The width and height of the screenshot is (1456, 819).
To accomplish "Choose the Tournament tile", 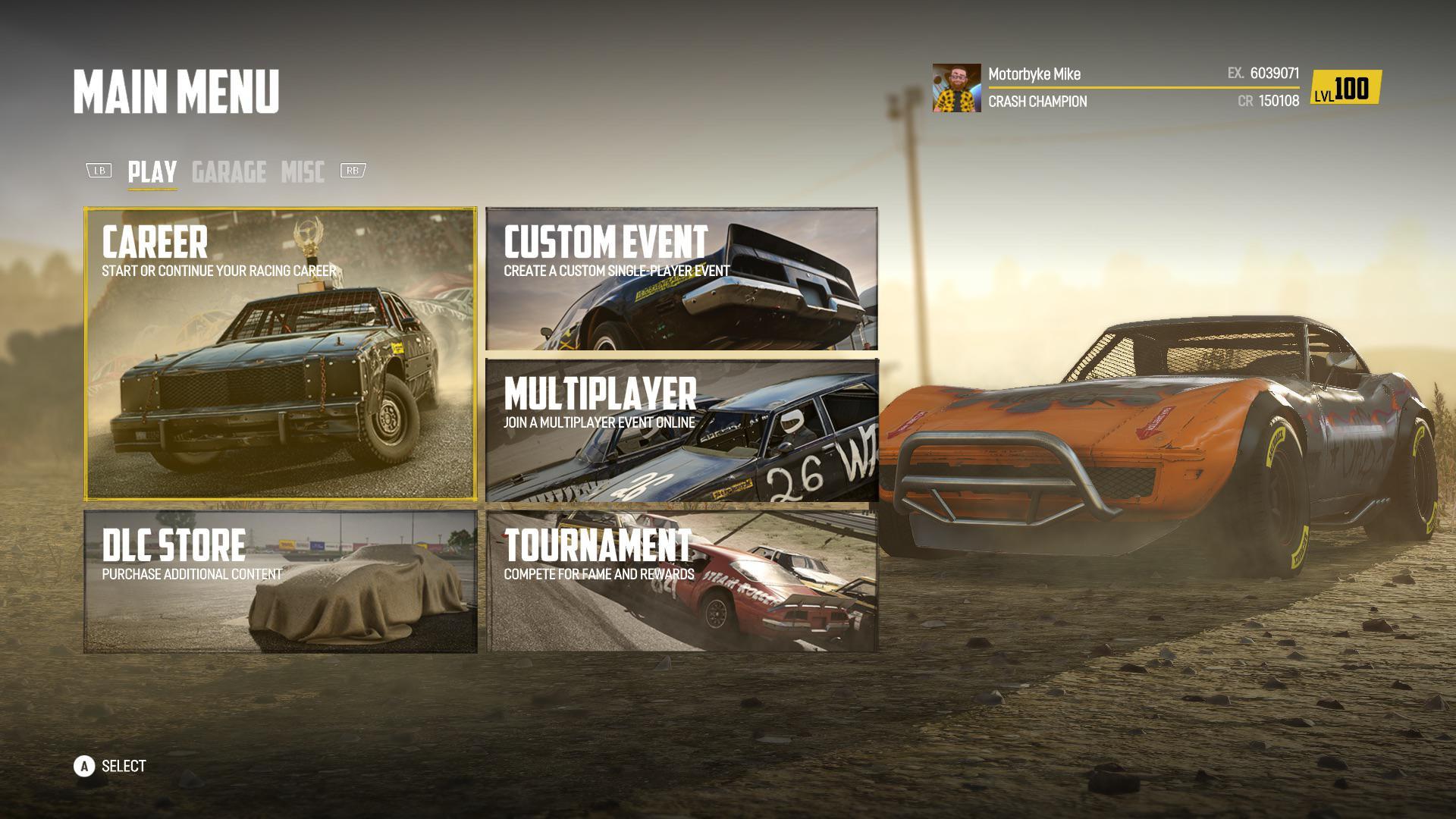I will point(681,581).
